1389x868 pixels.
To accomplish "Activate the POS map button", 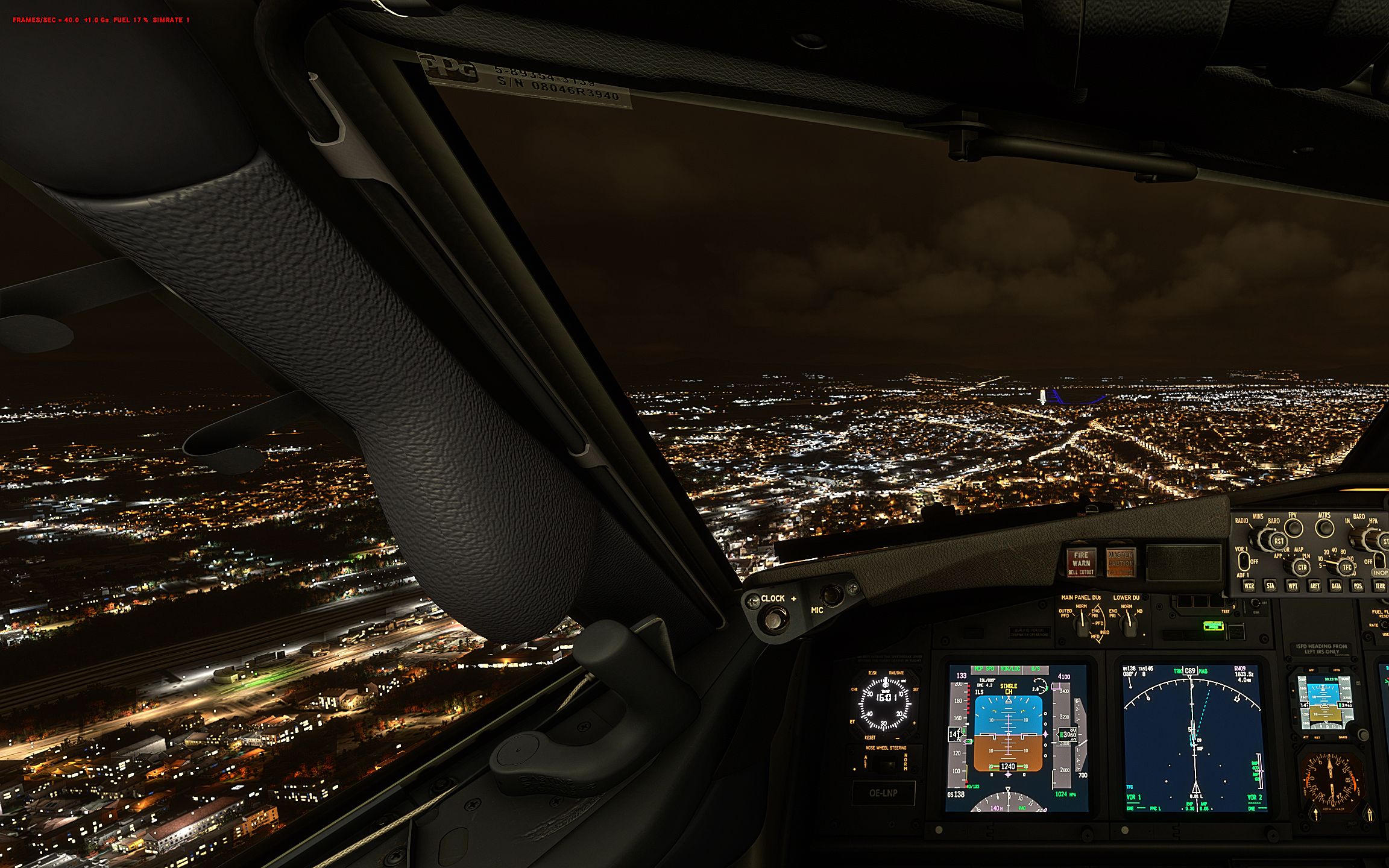I will coord(1358,585).
